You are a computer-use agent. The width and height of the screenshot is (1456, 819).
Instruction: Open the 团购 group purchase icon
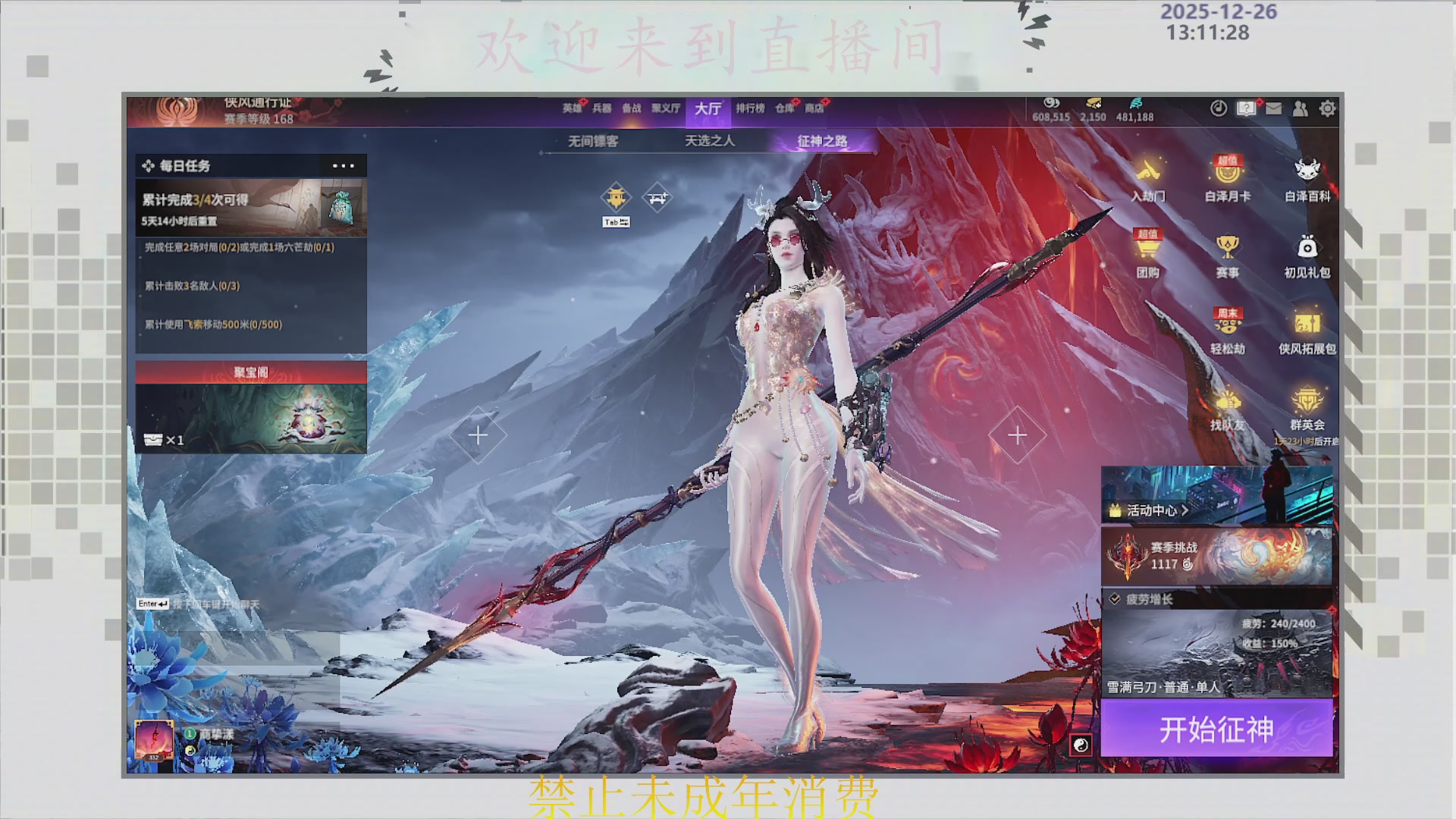[x=1148, y=256]
